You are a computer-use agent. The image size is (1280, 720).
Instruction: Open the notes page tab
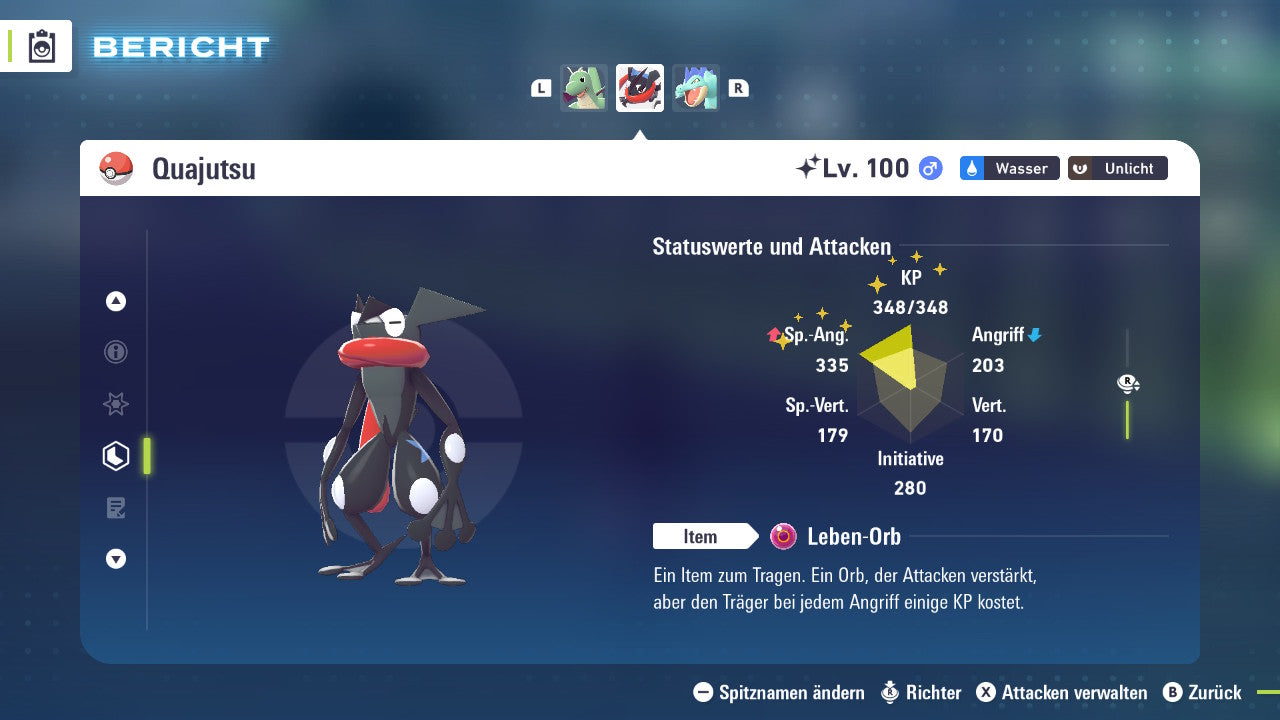[116, 508]
